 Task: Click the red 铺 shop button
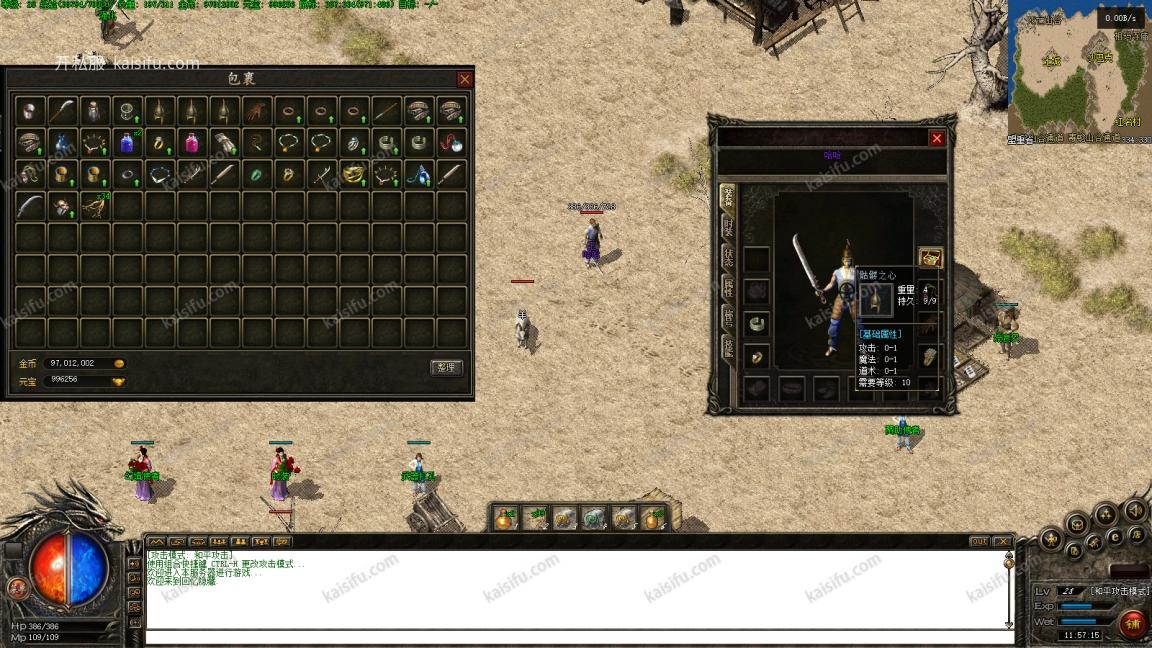1133,625
